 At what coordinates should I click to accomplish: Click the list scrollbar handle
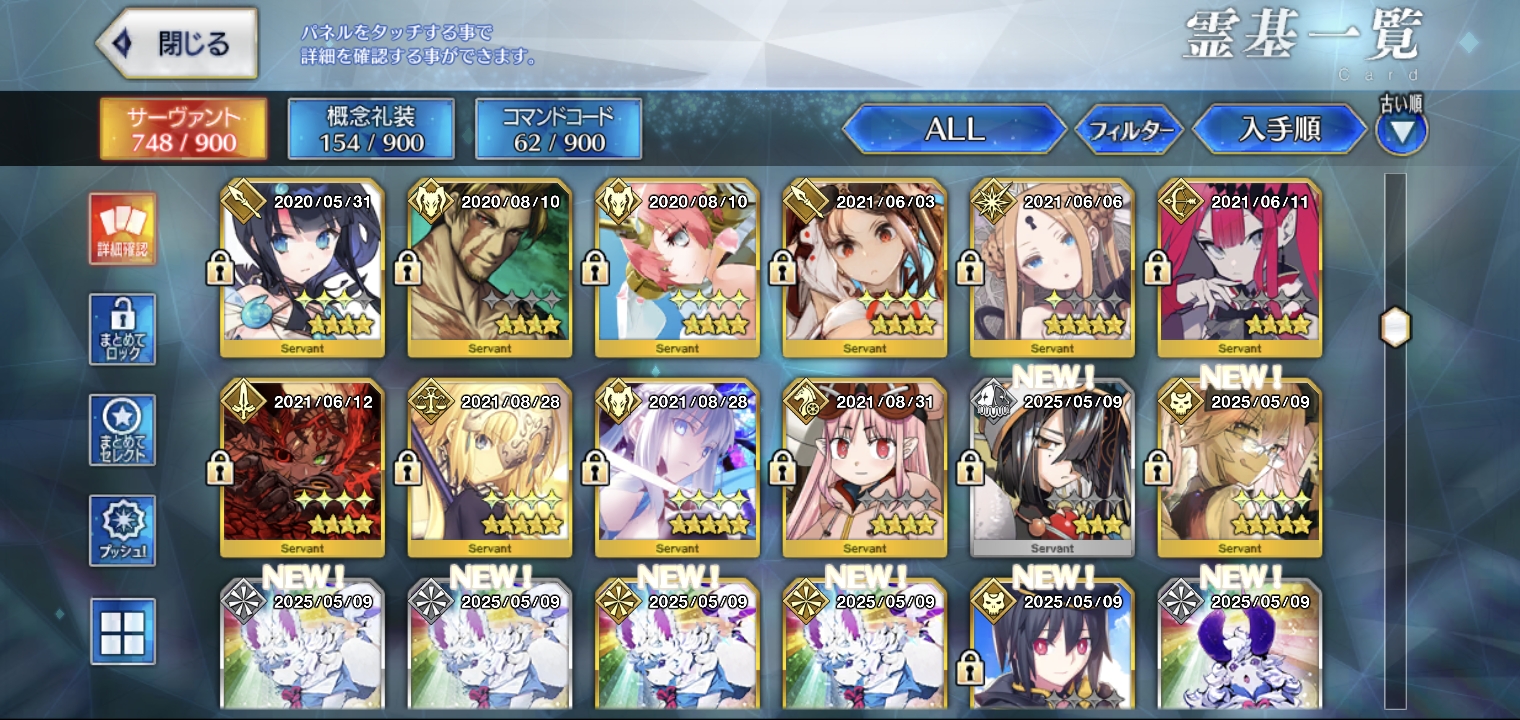tap(1395, 328)
